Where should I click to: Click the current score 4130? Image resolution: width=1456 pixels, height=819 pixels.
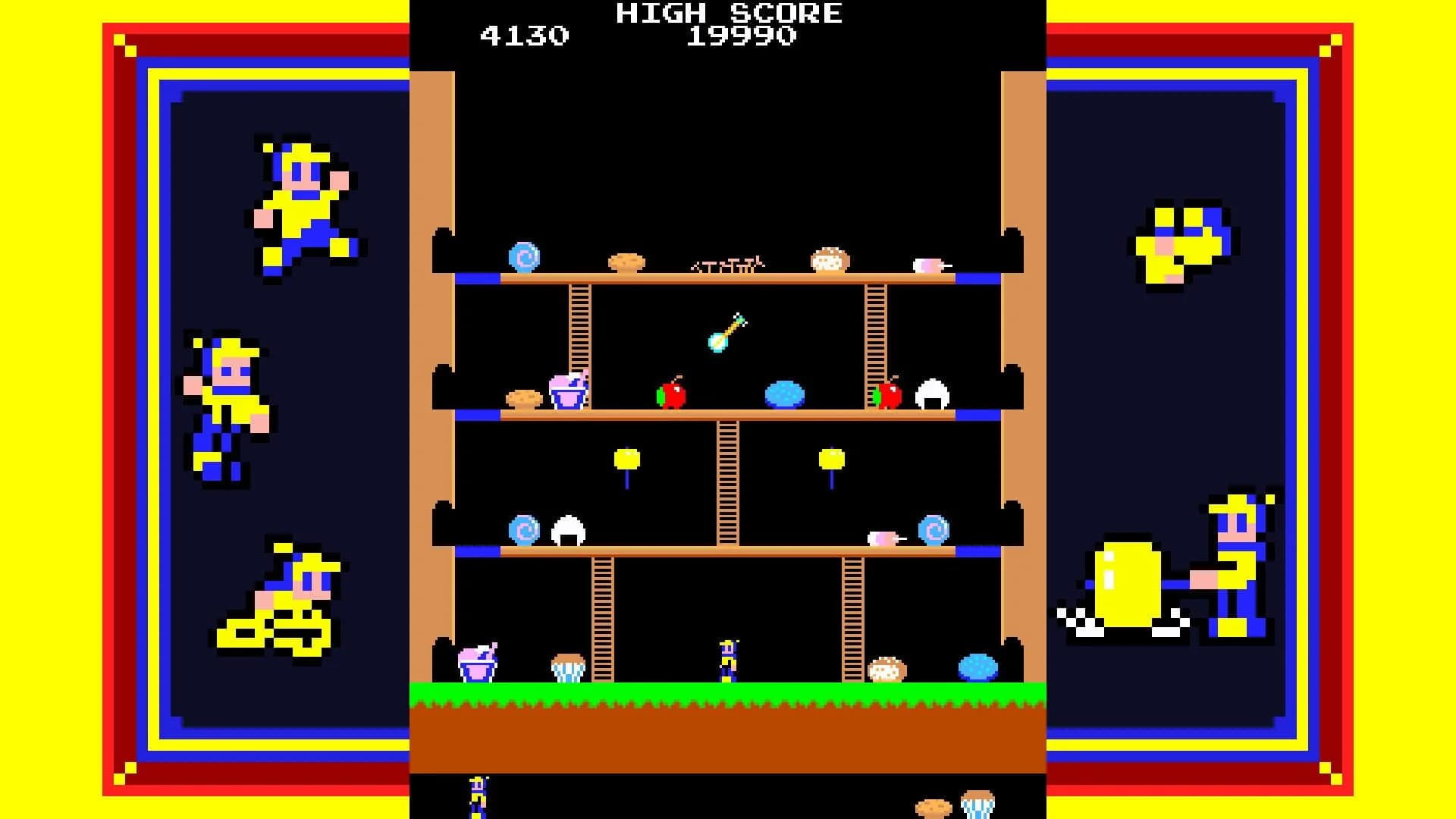(x=525, y=33)
